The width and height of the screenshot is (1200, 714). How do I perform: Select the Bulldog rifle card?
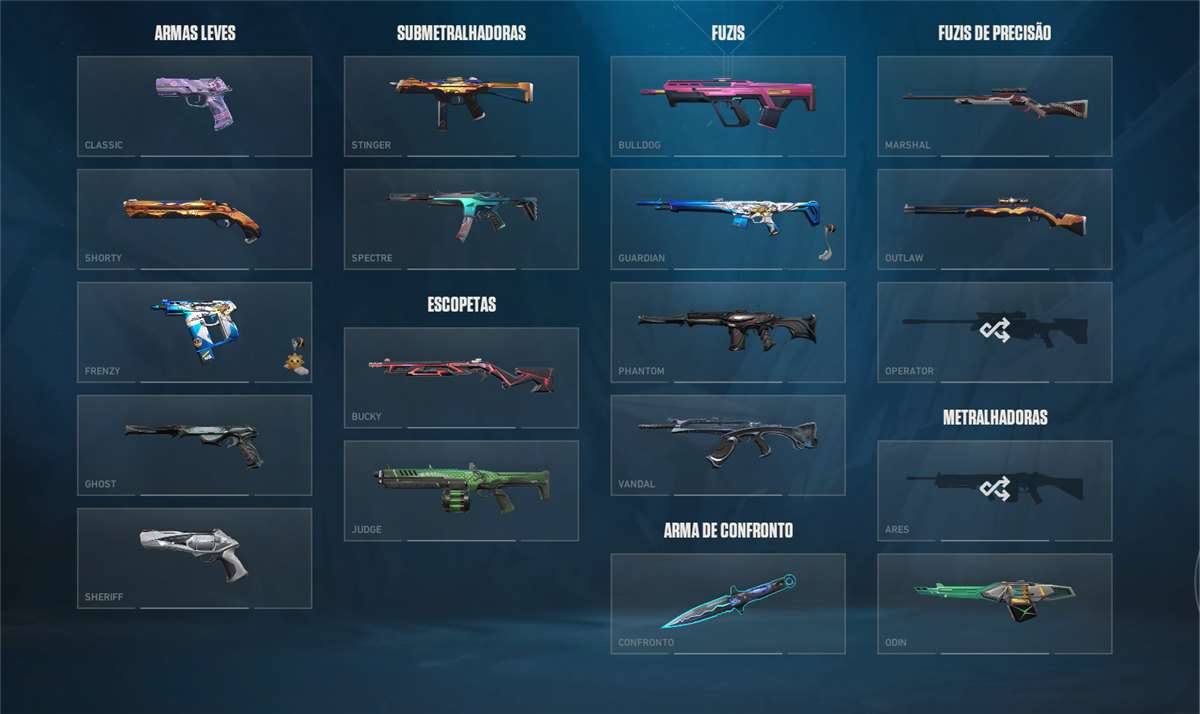tap(728, 106)
